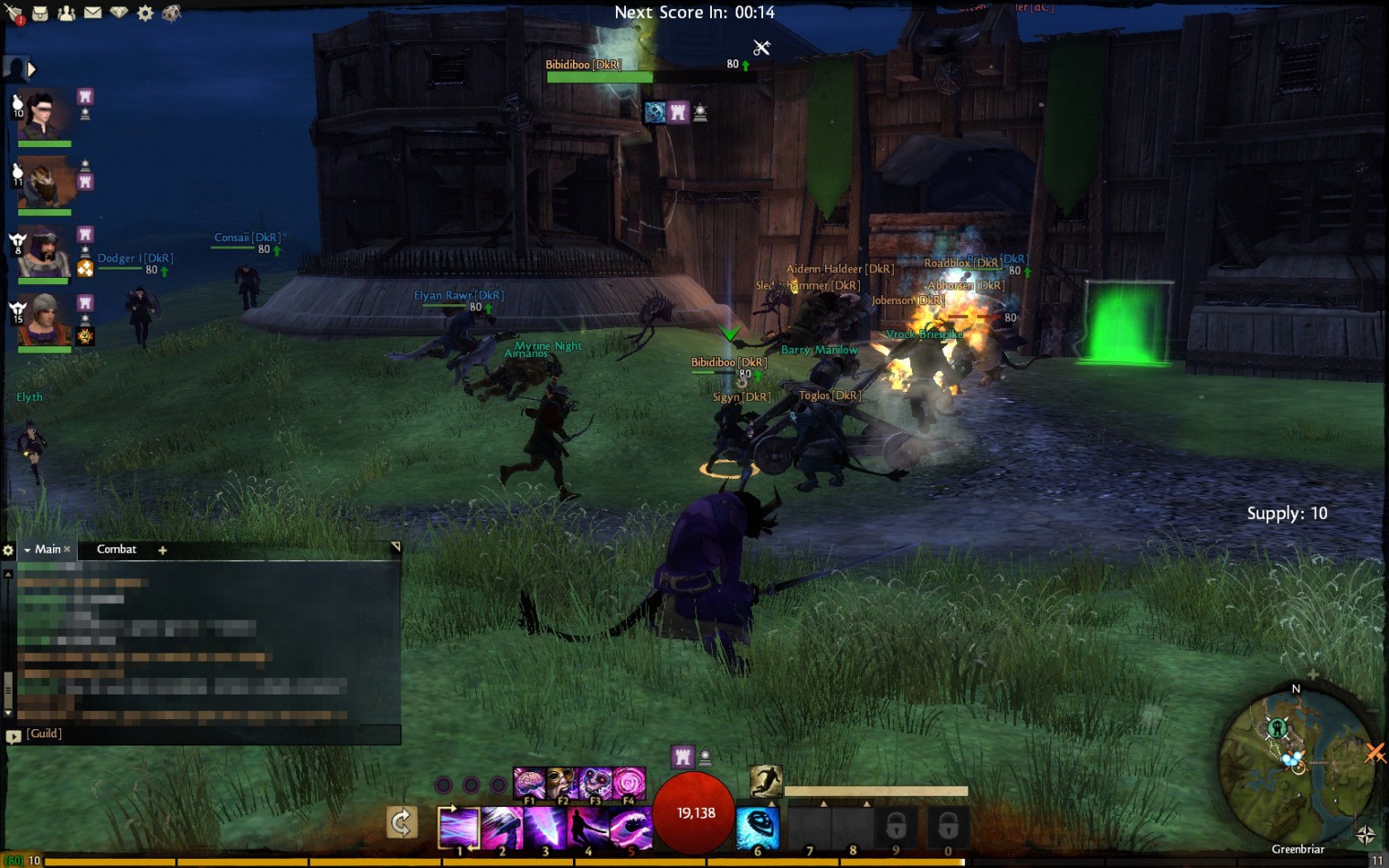
Task: Click the Greenbriar minimap
Action: 1296,763
